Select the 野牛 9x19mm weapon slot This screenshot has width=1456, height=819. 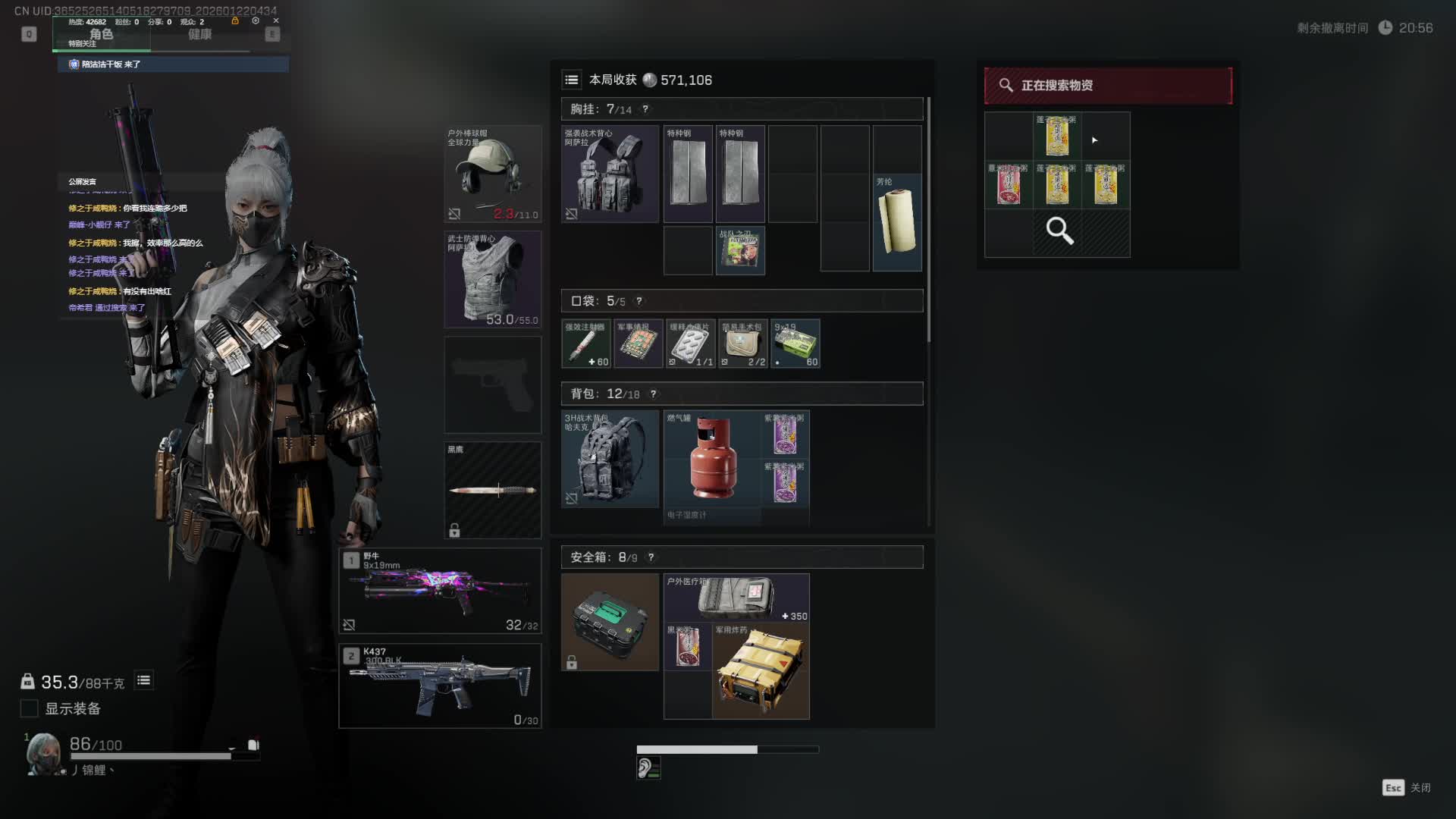pyautogui.click(x=440, y=591)
